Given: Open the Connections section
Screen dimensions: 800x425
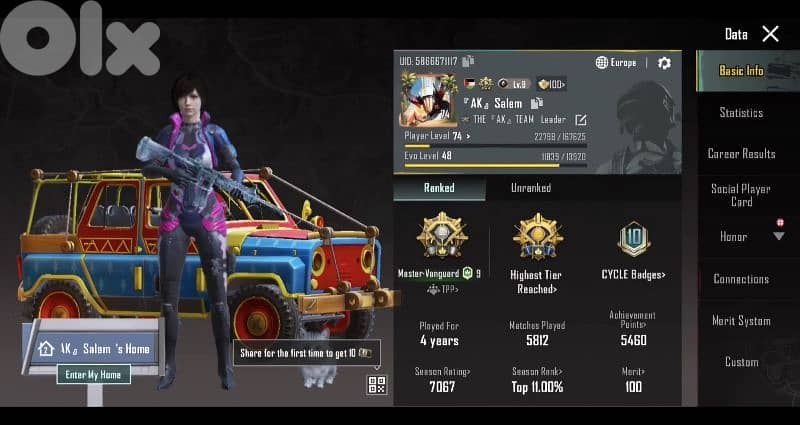Looking at the screenshot, I should [x=741, y=279].
